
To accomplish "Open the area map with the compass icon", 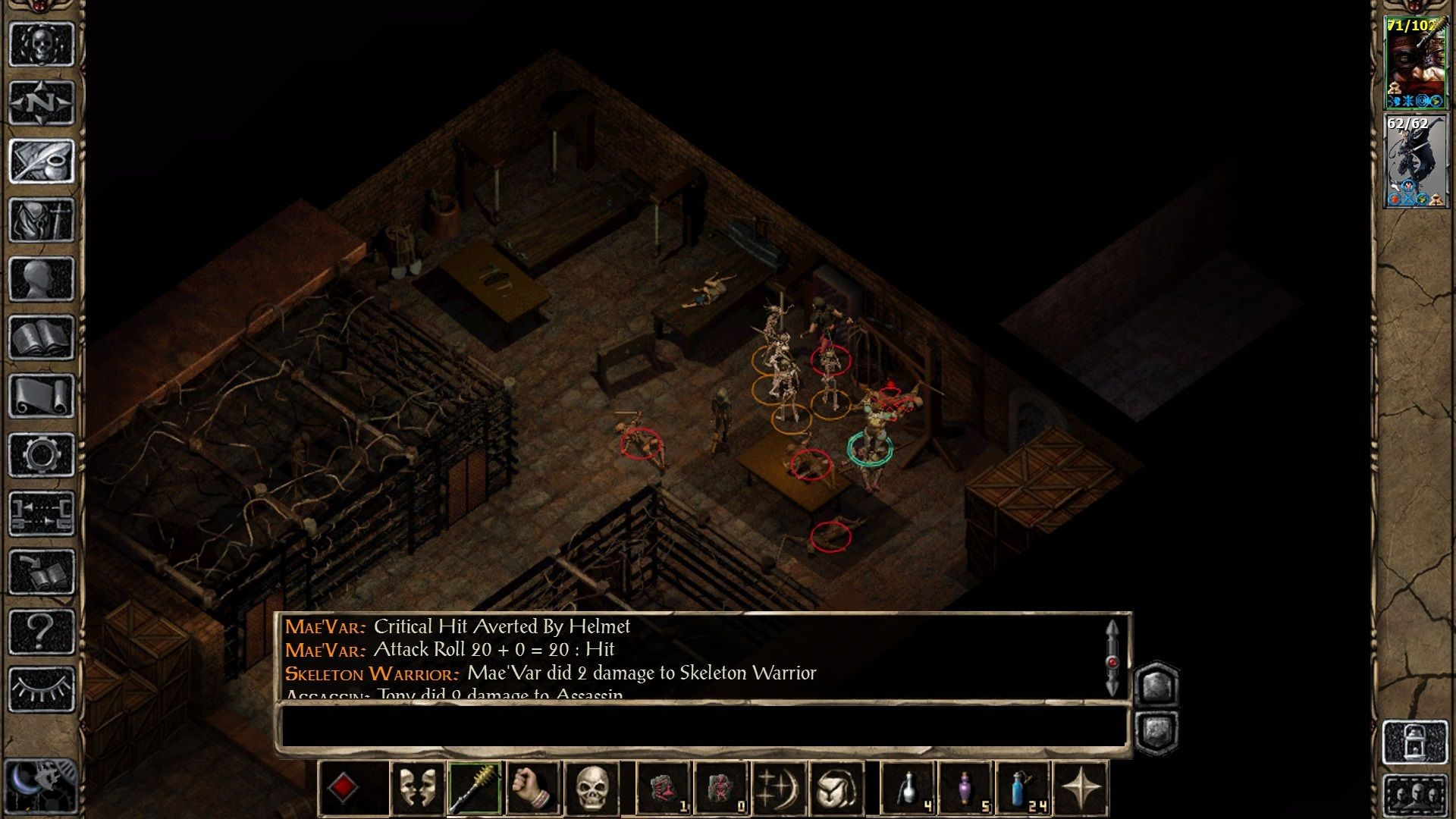I will click(42, 102).
